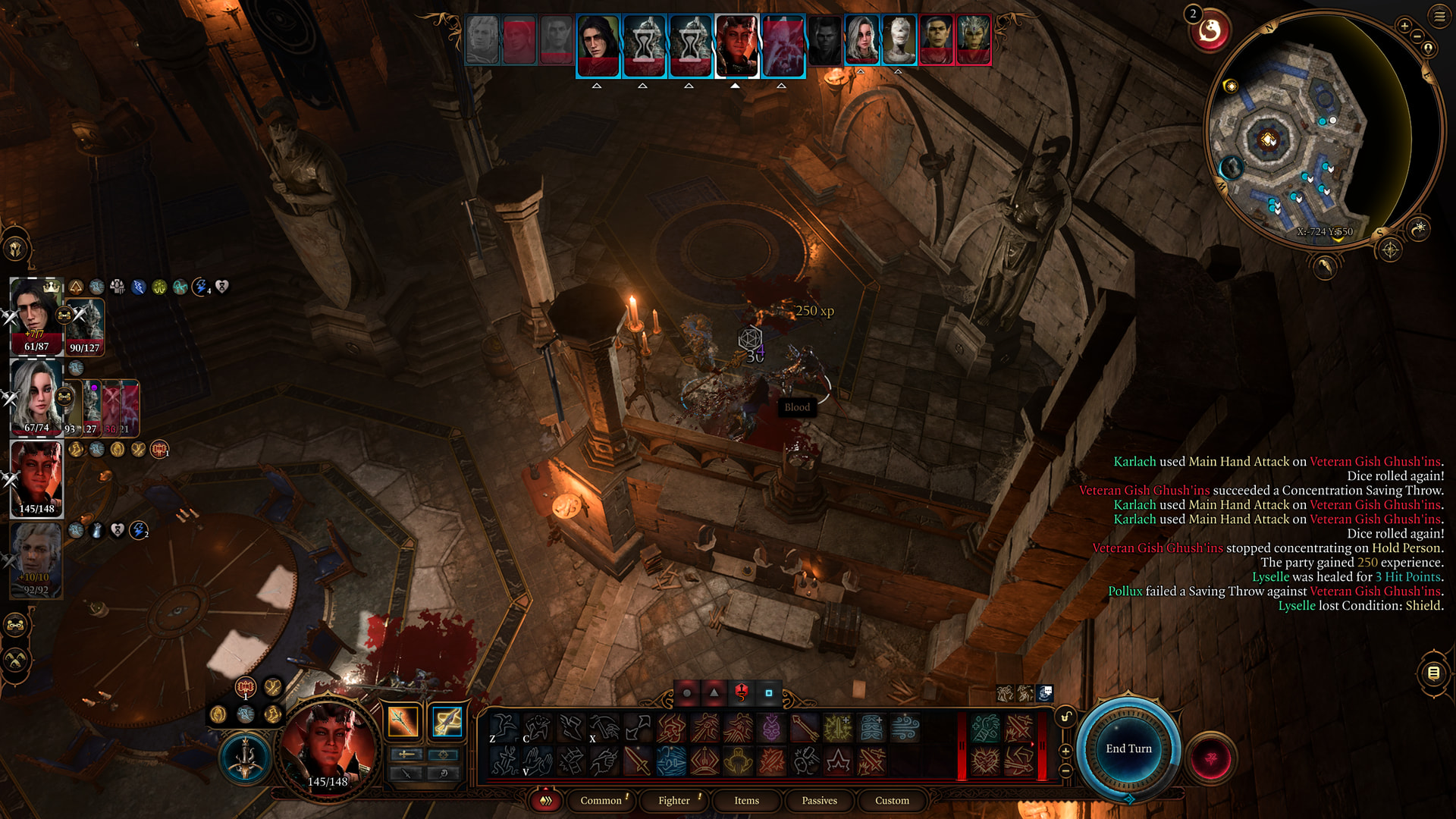Image resolution: width=1456 pixels, height=819 pixels.
Task: Switch to the Common hotbar tab
Action: pos(601,800)
